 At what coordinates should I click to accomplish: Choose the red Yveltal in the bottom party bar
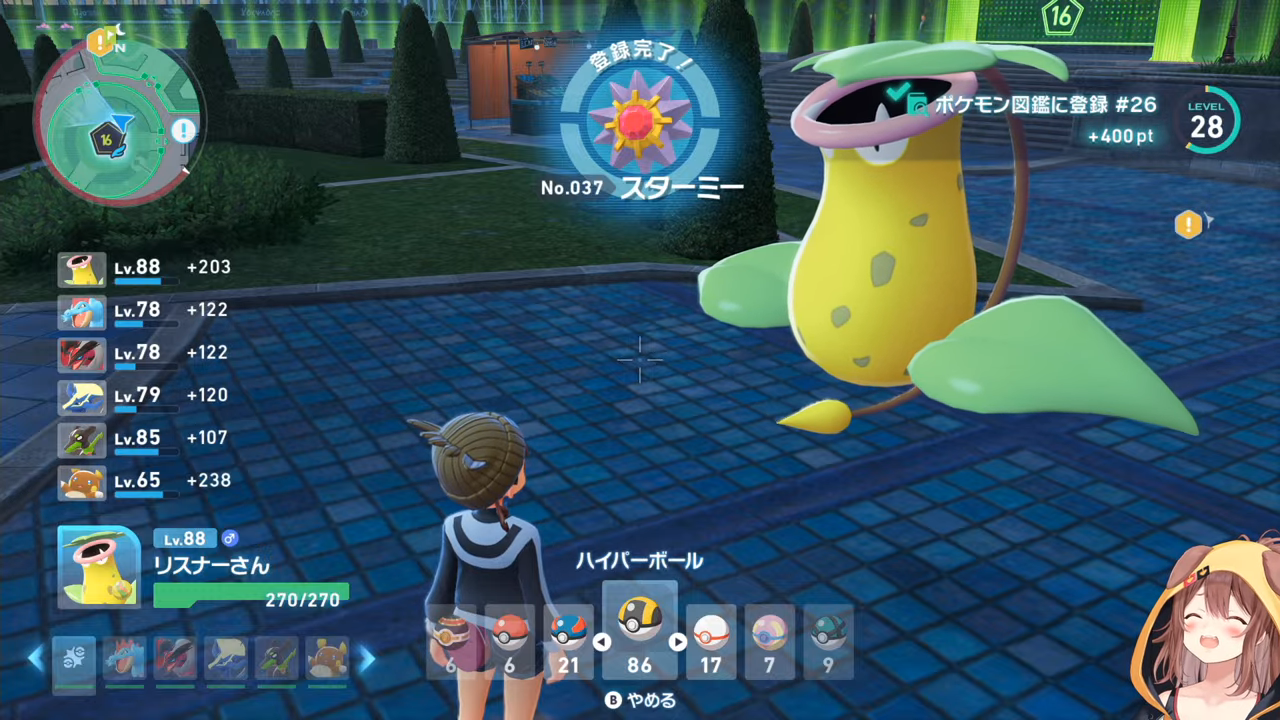pos(176,660)
